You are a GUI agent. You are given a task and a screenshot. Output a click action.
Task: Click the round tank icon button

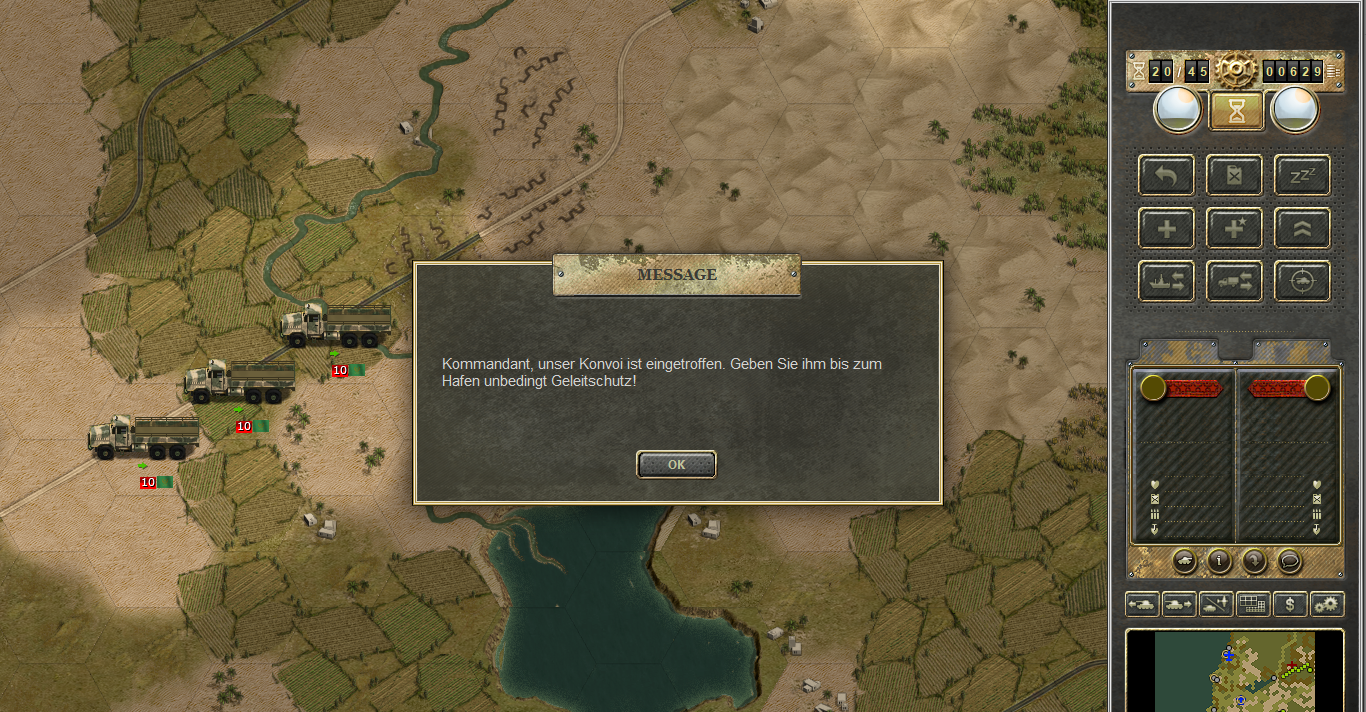(x=1185, y=561)
